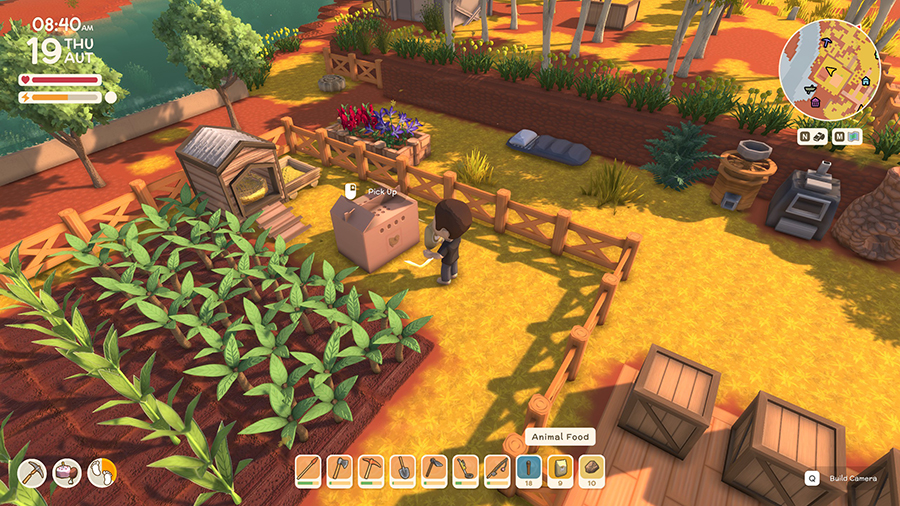Equip the axe from the hotbar
Image resolution: width=900 pixels, height=506 pixels.
[340, 468]
